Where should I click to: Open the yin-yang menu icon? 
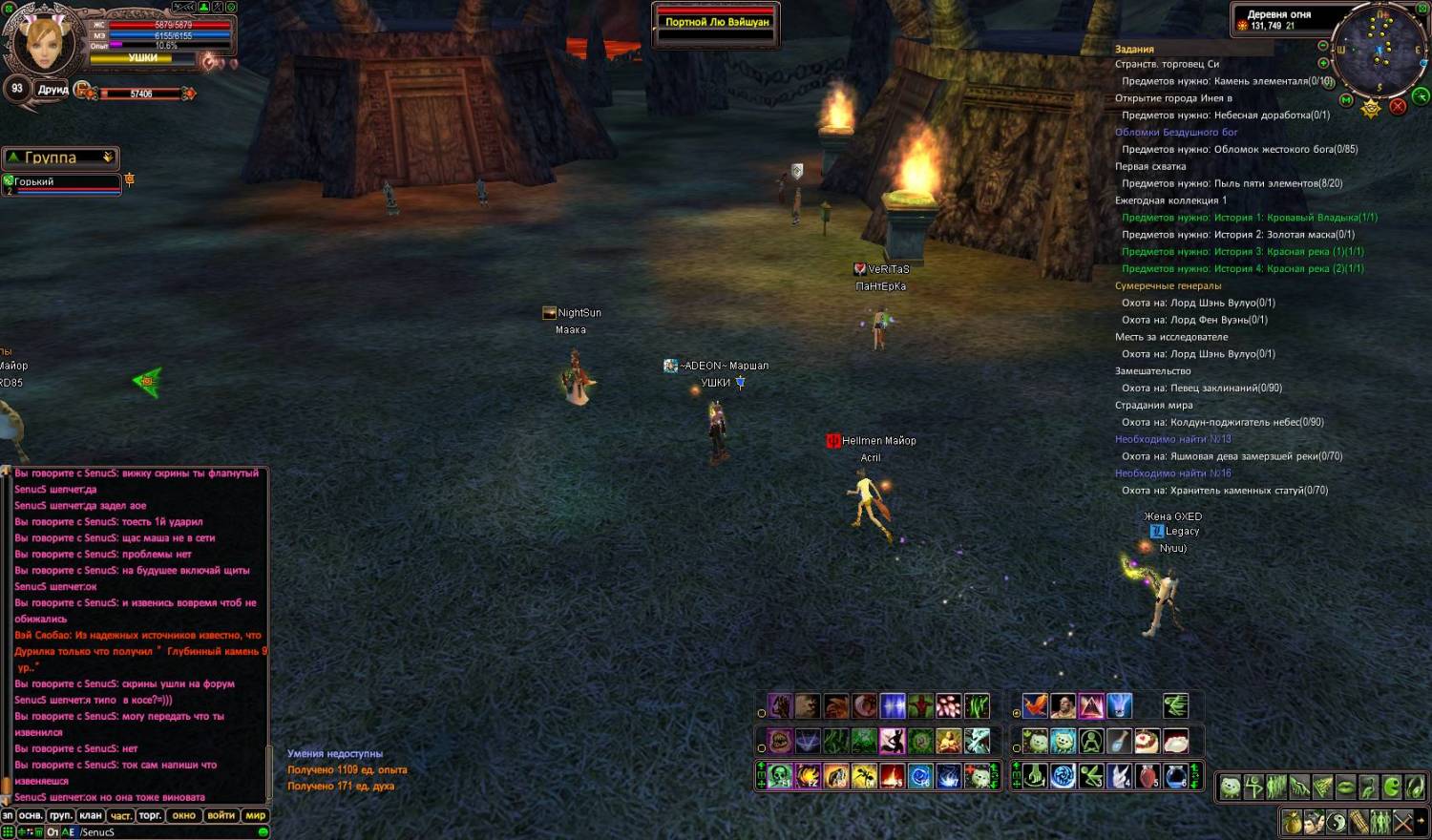coord(1336,821)
